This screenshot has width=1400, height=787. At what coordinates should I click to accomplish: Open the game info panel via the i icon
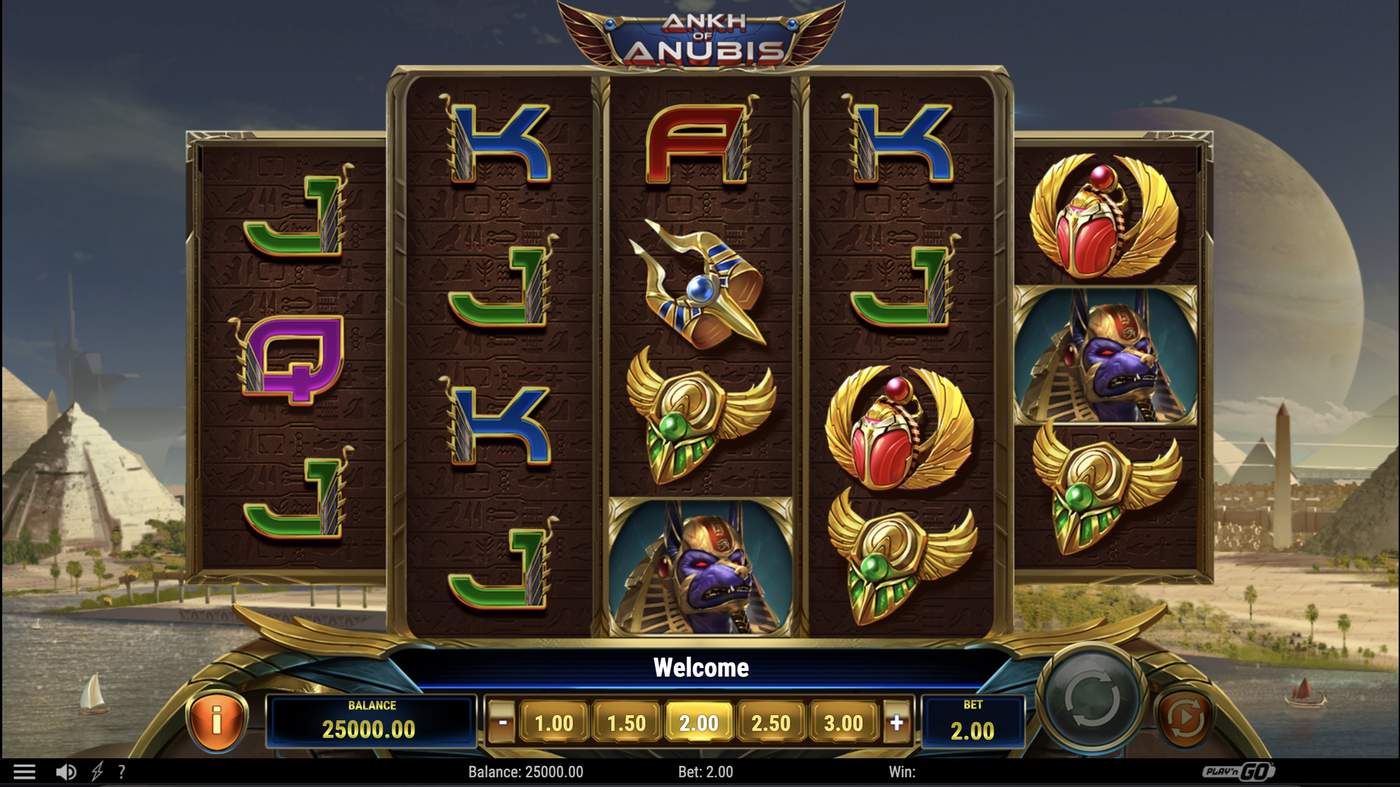coord(218,722)
